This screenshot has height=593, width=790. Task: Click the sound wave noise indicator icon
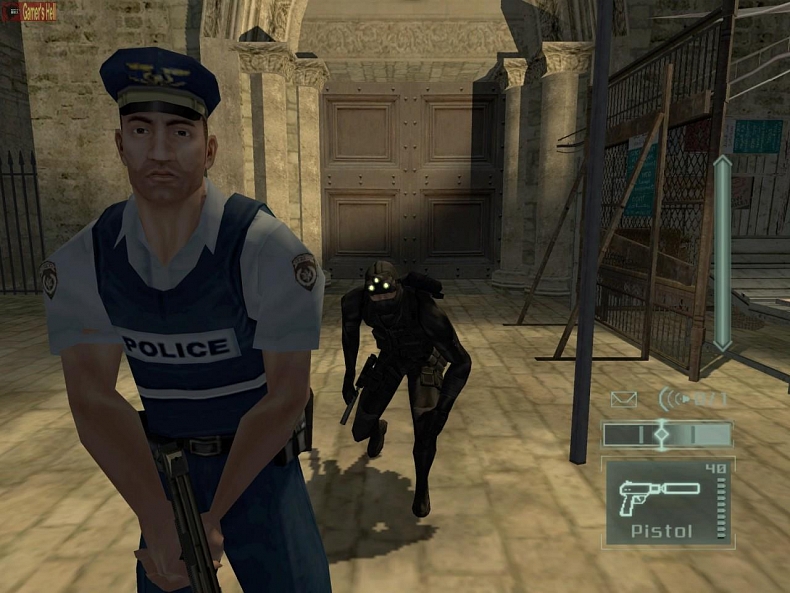672,399
